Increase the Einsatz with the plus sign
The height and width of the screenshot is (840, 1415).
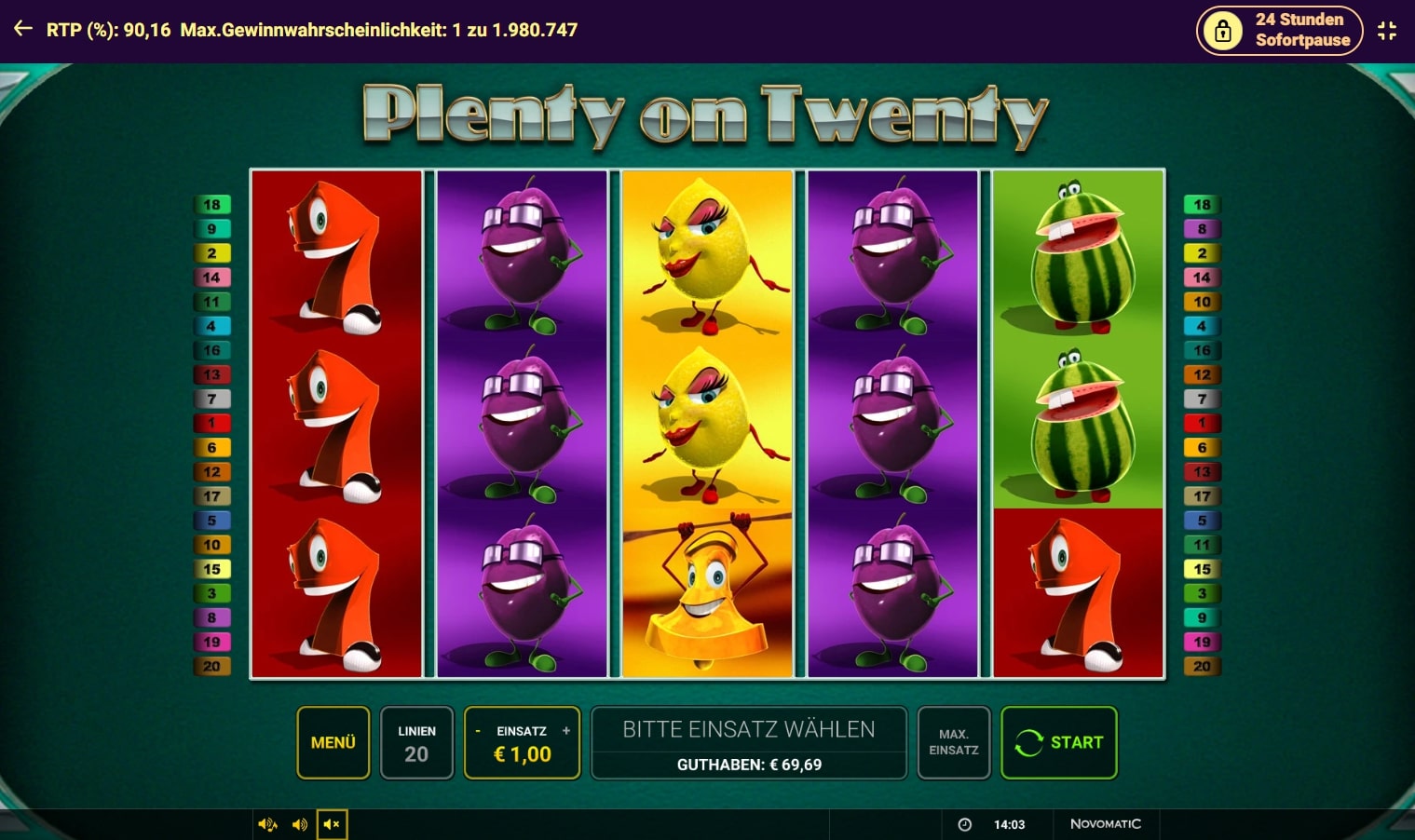point(565,731)
